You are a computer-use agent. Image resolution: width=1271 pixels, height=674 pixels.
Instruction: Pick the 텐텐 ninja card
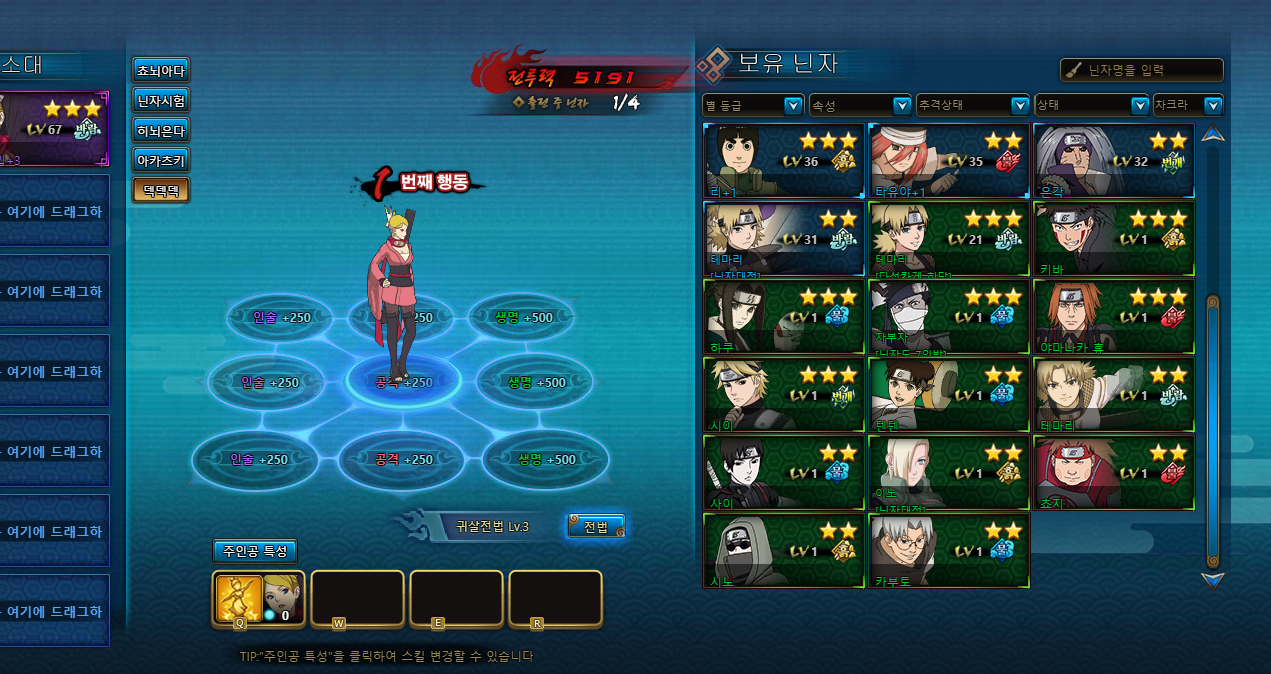(948, 394)
